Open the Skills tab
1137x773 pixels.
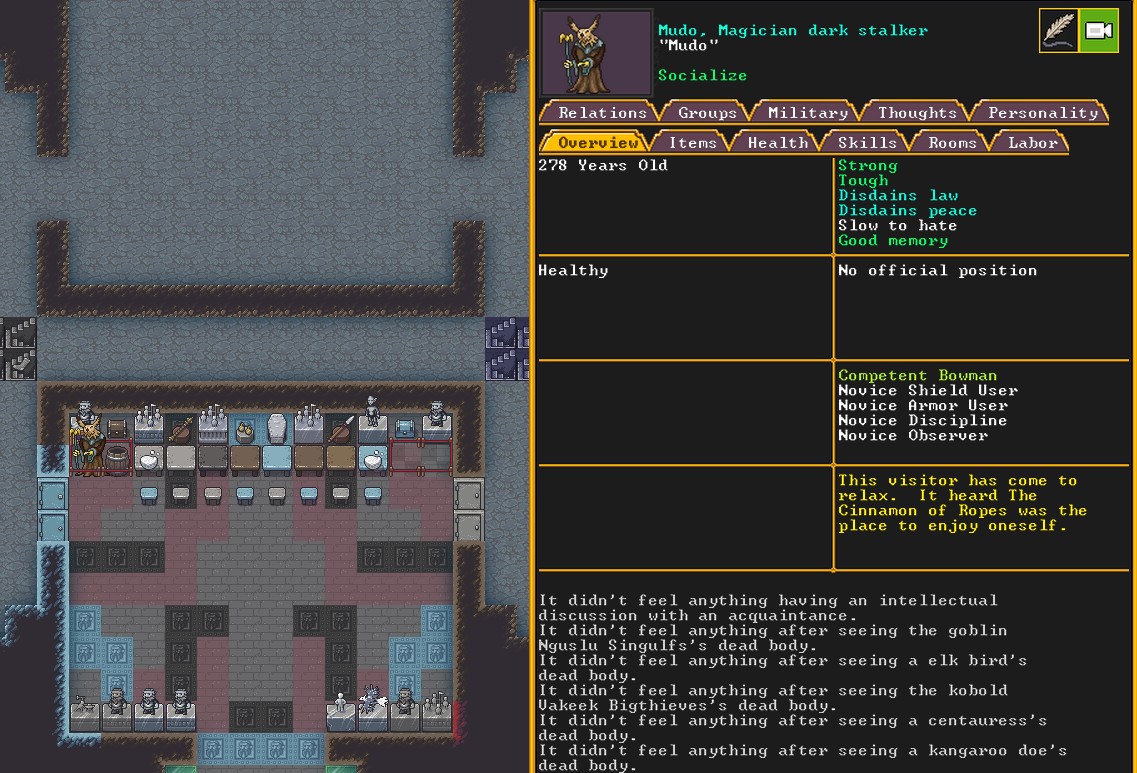click(866, 143)
